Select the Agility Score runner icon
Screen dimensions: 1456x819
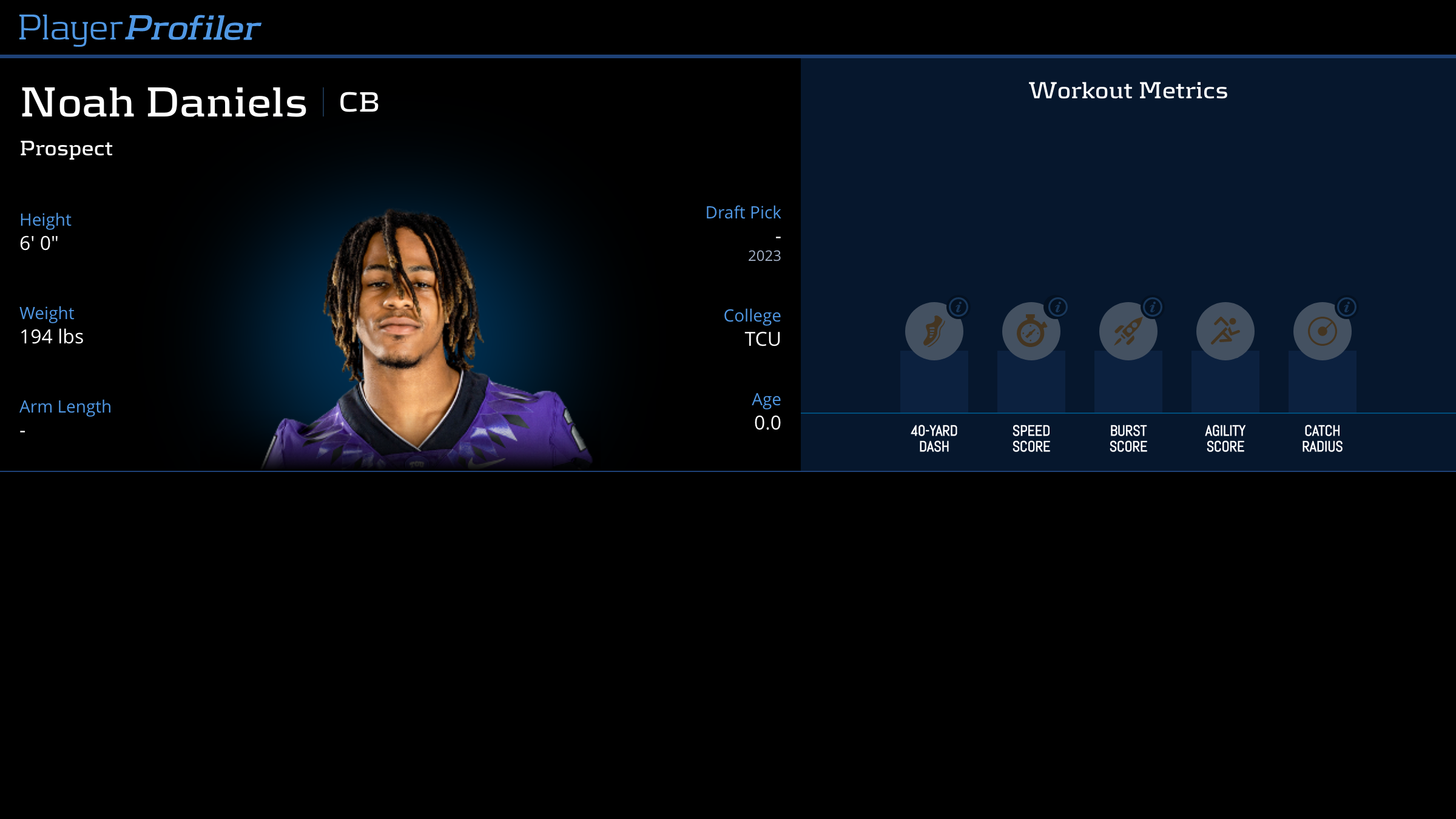tap(1225, 331)
